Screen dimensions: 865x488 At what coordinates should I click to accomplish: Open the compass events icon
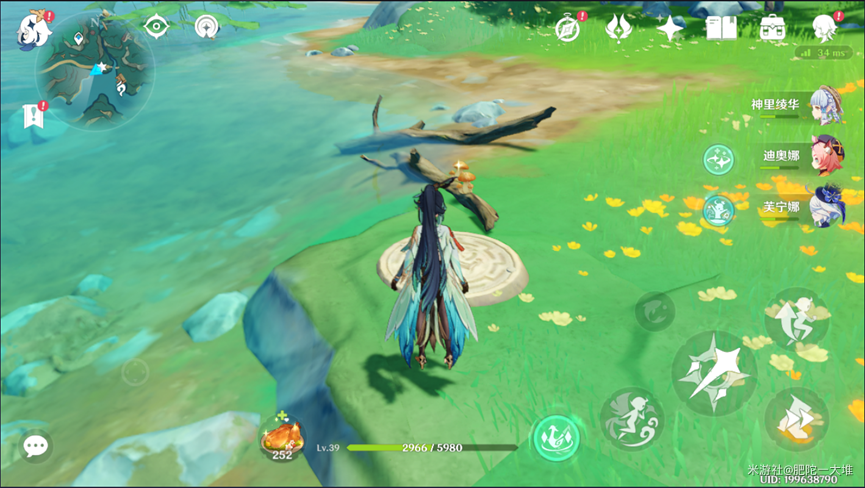click(568, 27)
